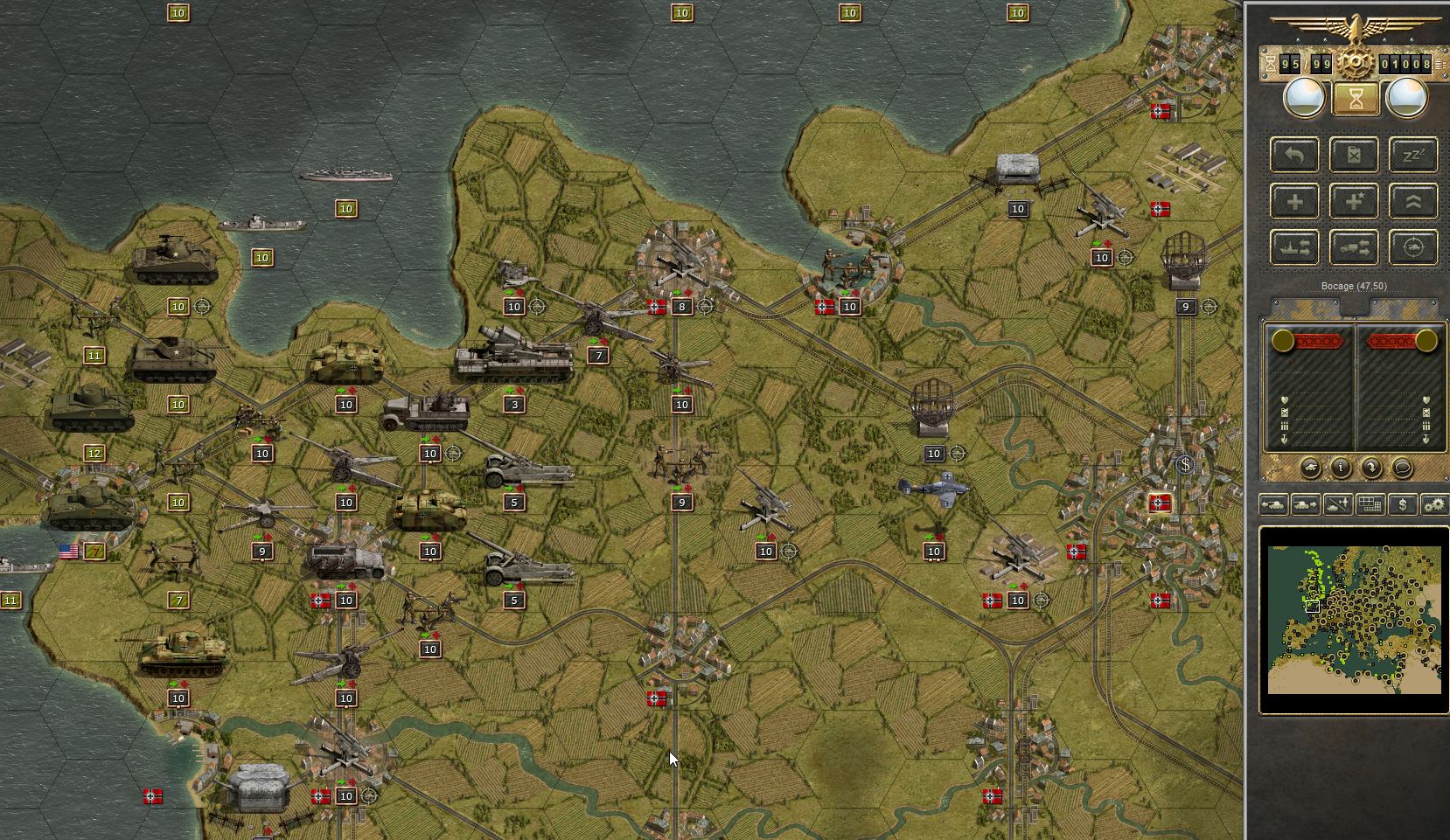This screenshot has height=840, width=1450.
Task: Toggle the hex grid overlay icon
Action: pyautogui.click(x=1370, y=505)
